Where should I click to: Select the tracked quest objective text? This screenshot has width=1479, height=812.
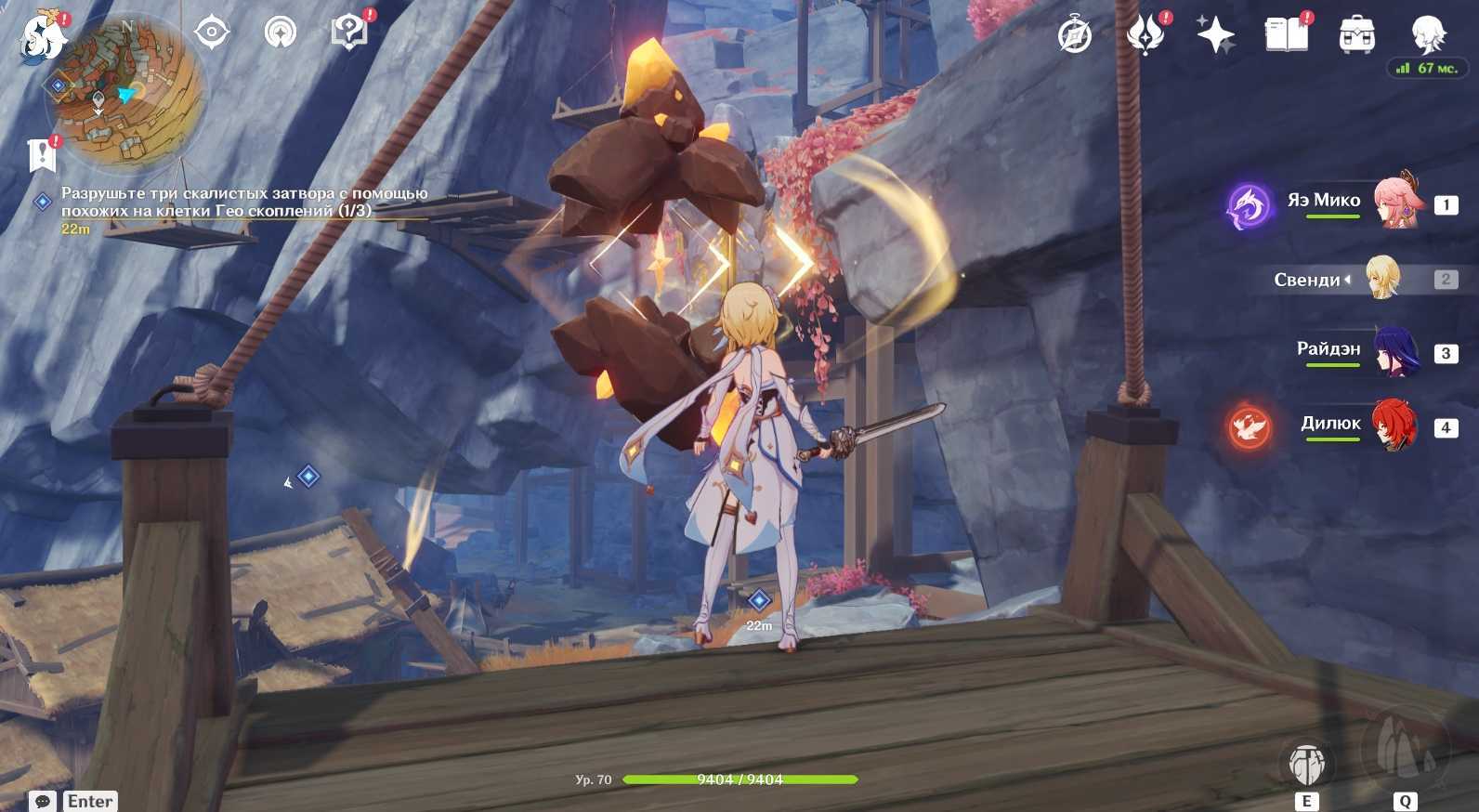[x=244, y=202]
